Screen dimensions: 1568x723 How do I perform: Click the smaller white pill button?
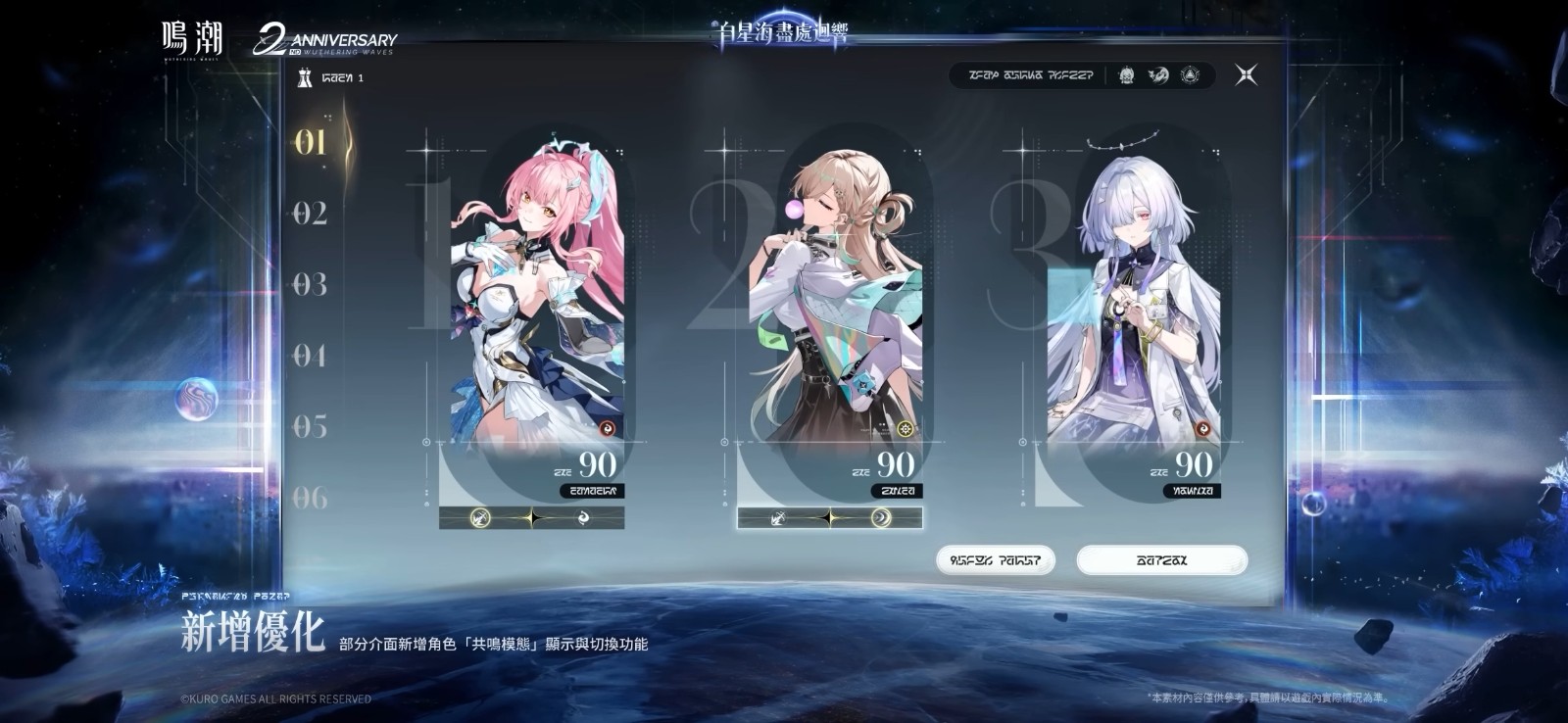click(995, 560)
